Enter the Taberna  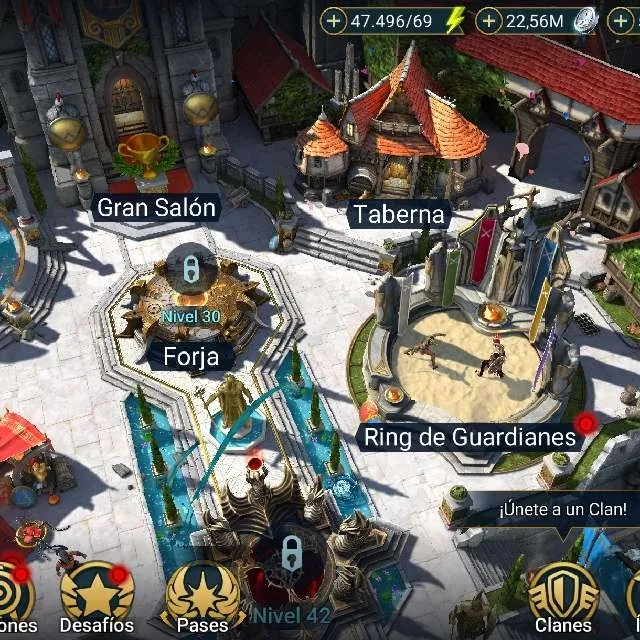tap(398, 214)
